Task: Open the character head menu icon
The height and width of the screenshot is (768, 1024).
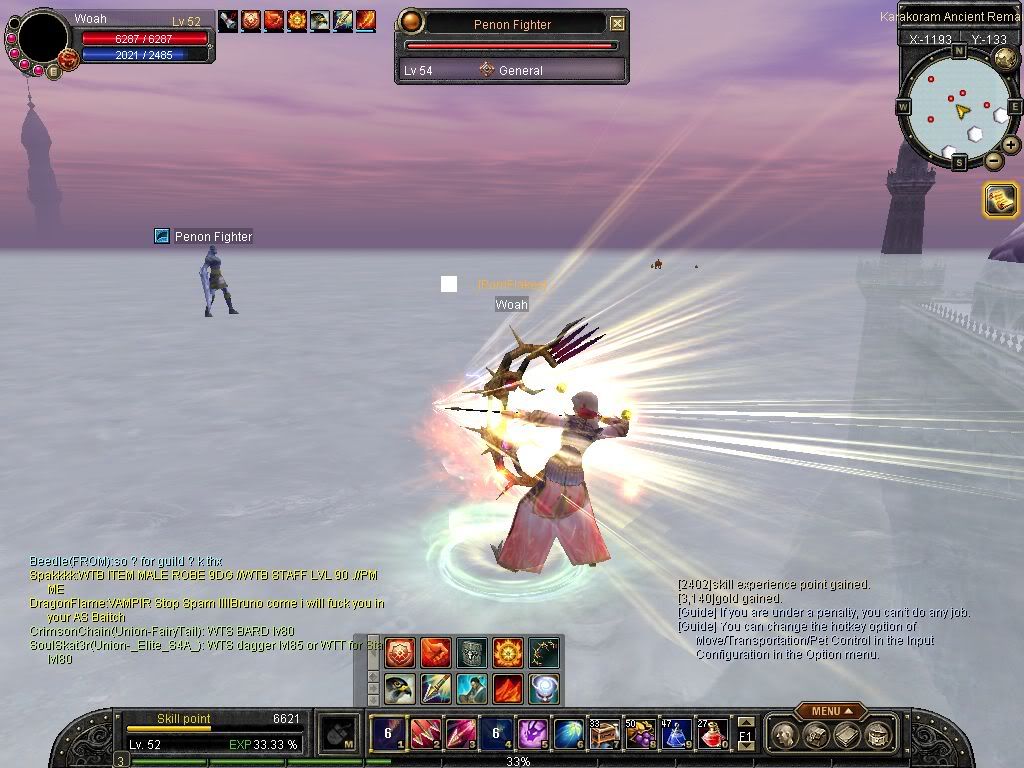Action: coord(784,735)
